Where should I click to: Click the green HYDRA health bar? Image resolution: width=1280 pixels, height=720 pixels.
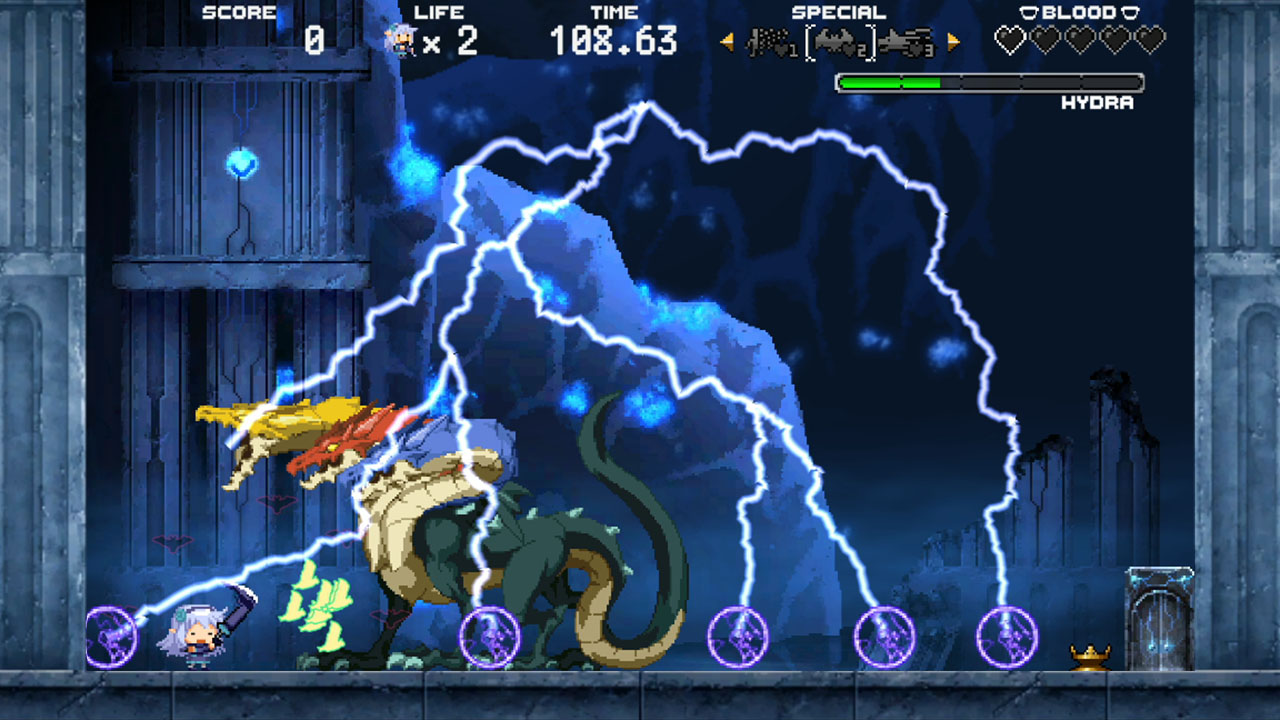(890, 82)
